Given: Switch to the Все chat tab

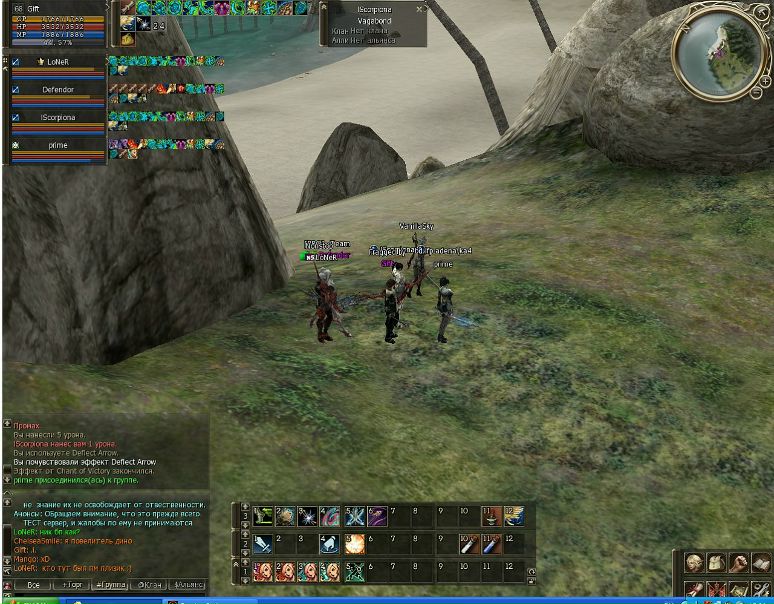Looking at the screenshot, I should [33, 584].
